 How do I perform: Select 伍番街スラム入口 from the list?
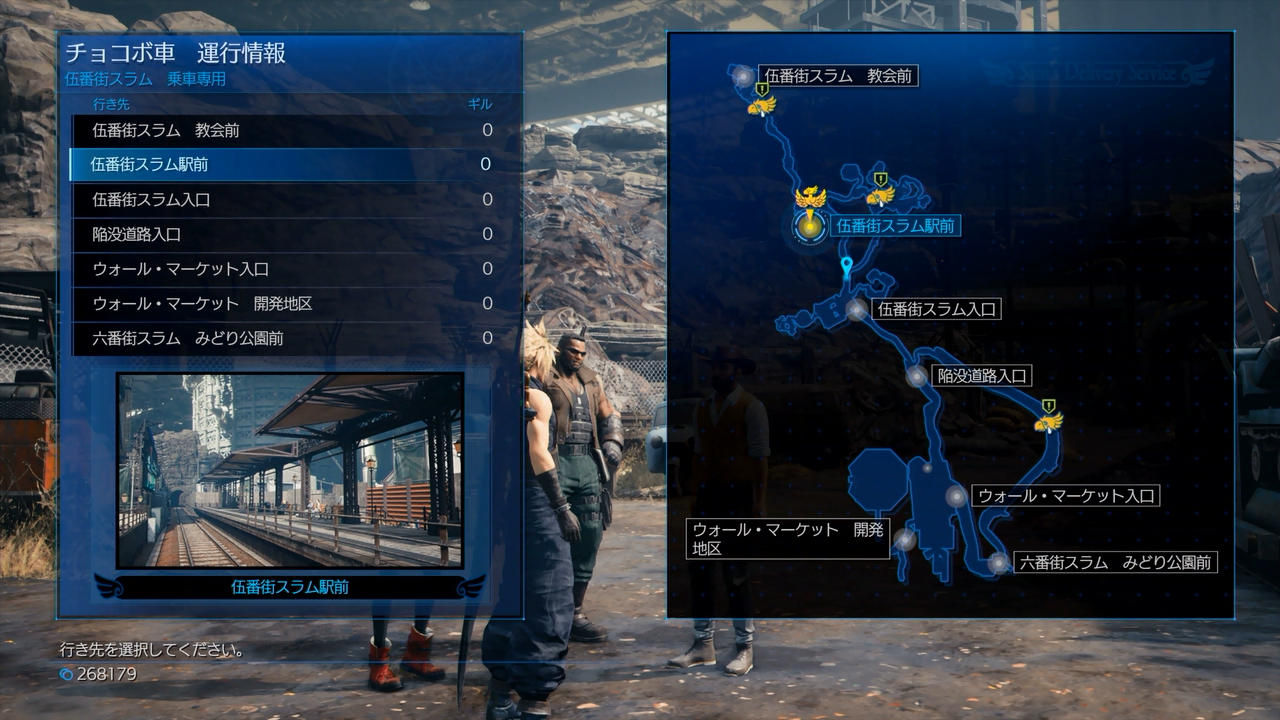[x=280, y=199]
